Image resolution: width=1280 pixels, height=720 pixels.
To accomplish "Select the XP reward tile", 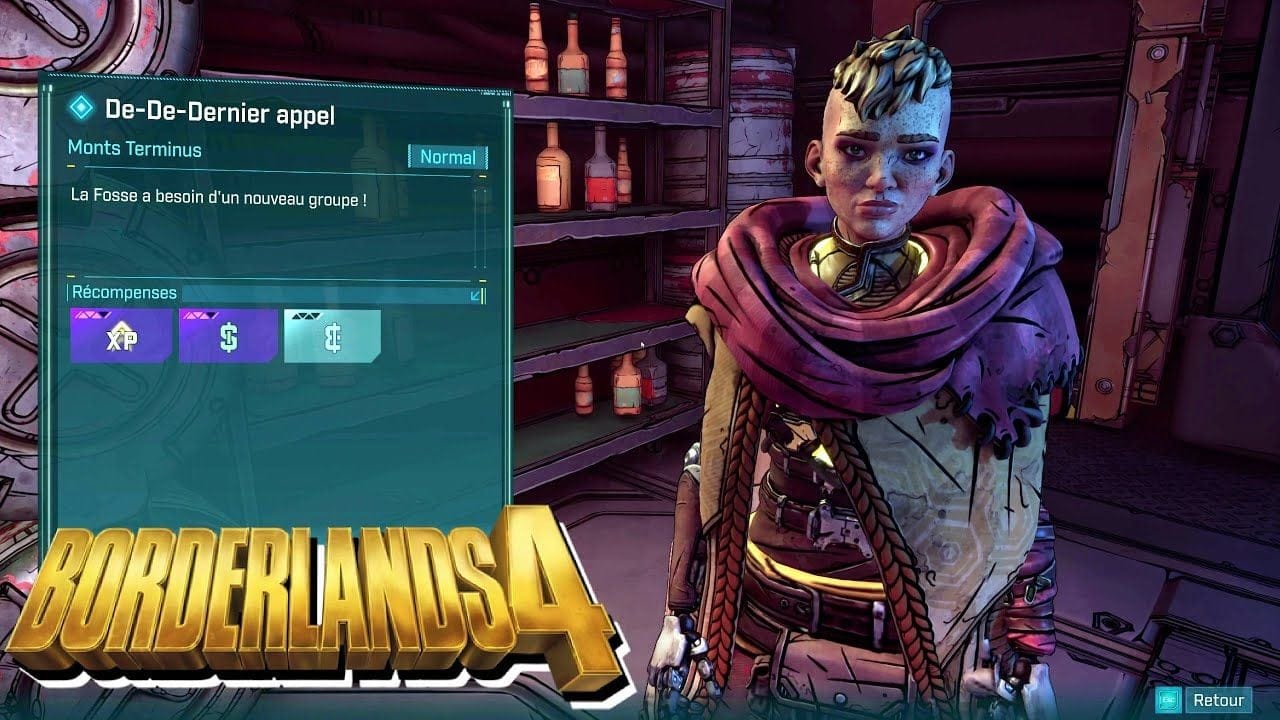I will (x=121, y=336).
